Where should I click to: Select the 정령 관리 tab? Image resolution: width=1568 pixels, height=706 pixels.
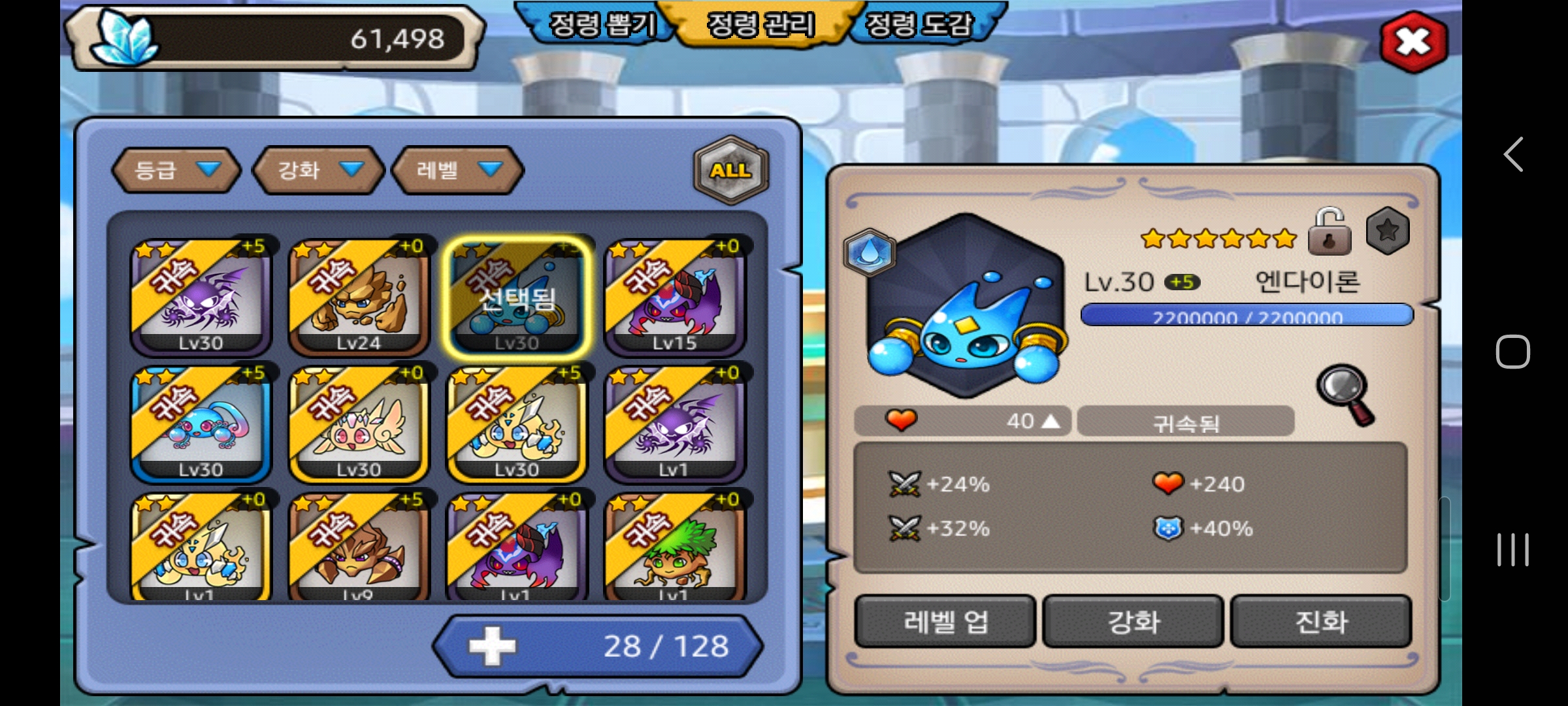tap(760, 25)
